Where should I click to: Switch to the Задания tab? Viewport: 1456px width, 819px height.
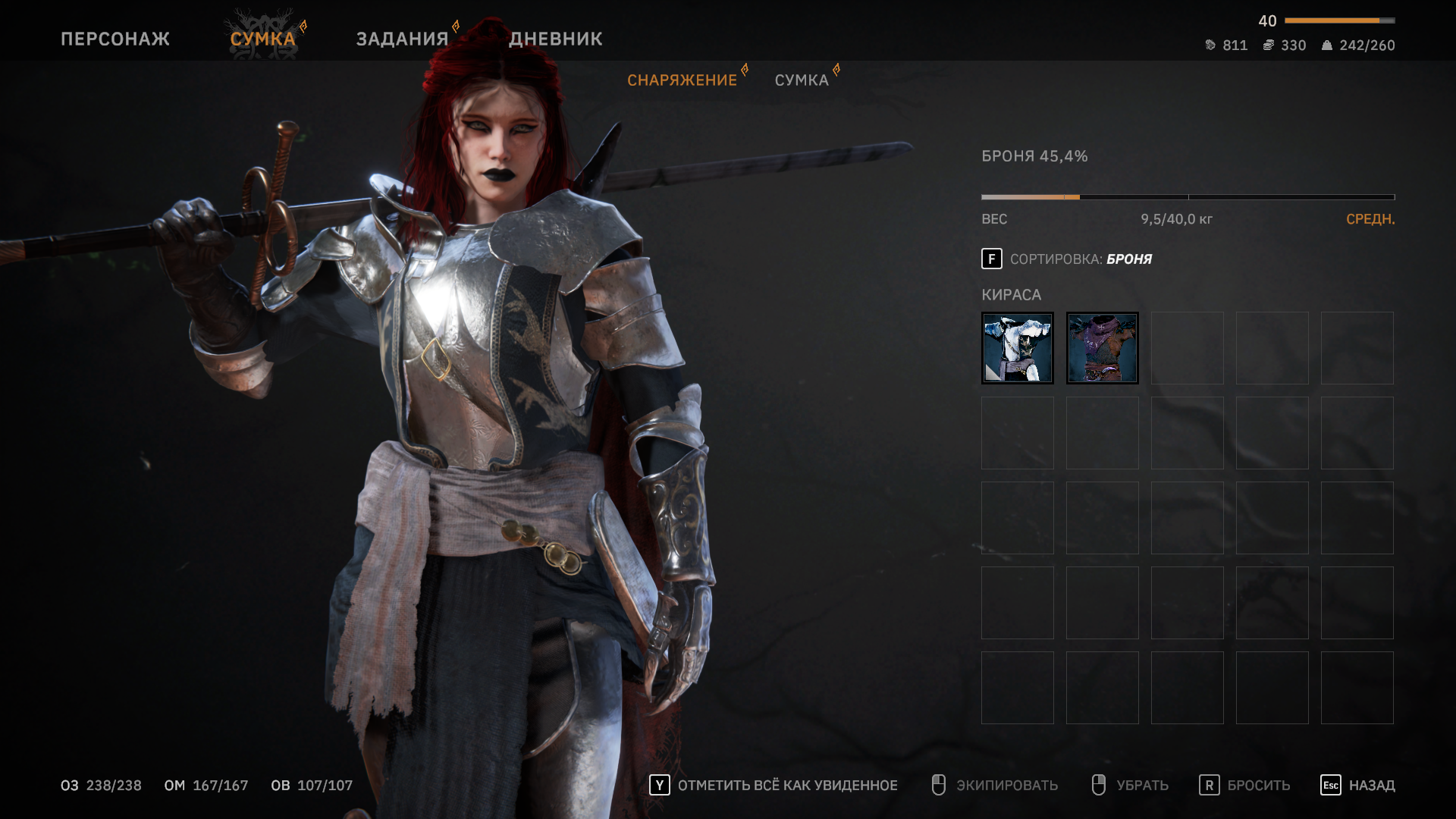click(403, 39)
